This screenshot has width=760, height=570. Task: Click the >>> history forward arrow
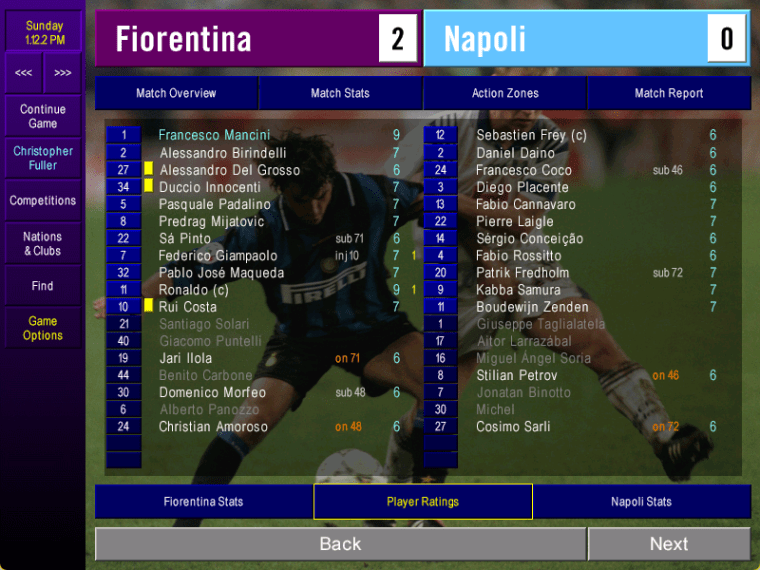click(x=62, y=73)
